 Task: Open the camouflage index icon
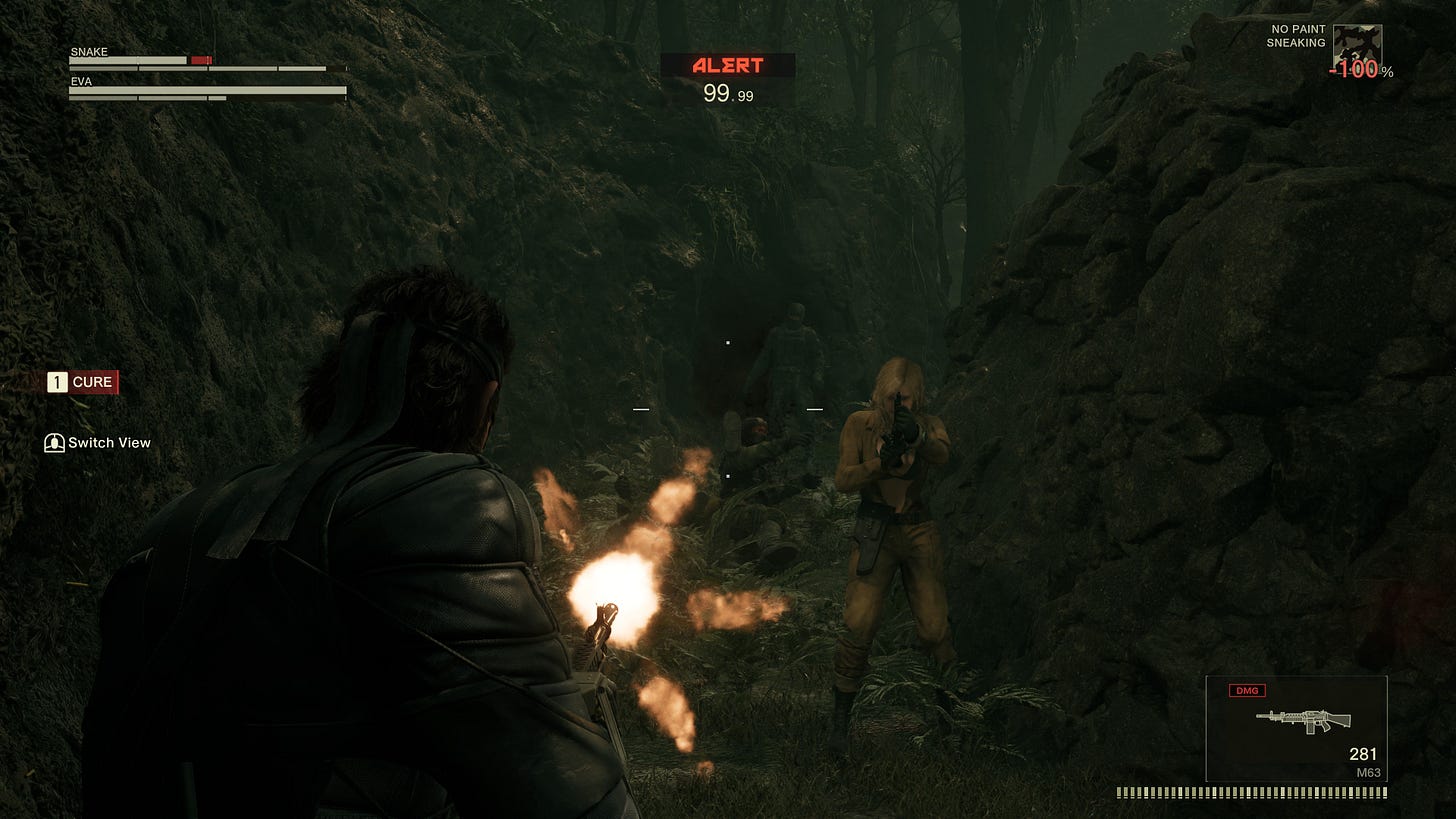coord(1357,47)
